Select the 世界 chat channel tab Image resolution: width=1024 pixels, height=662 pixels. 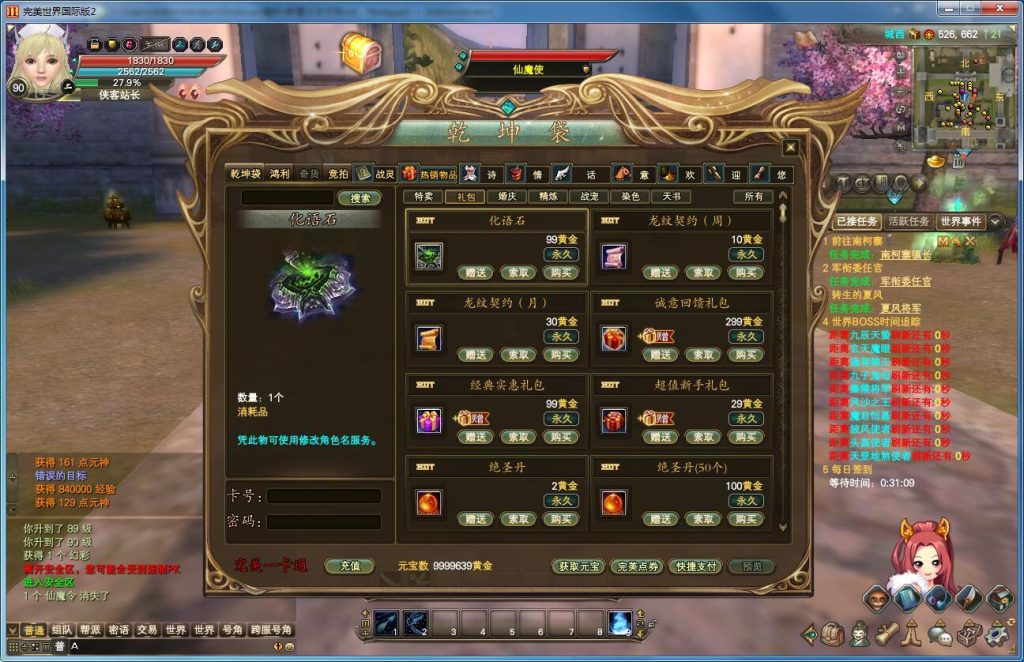[176, 630]
